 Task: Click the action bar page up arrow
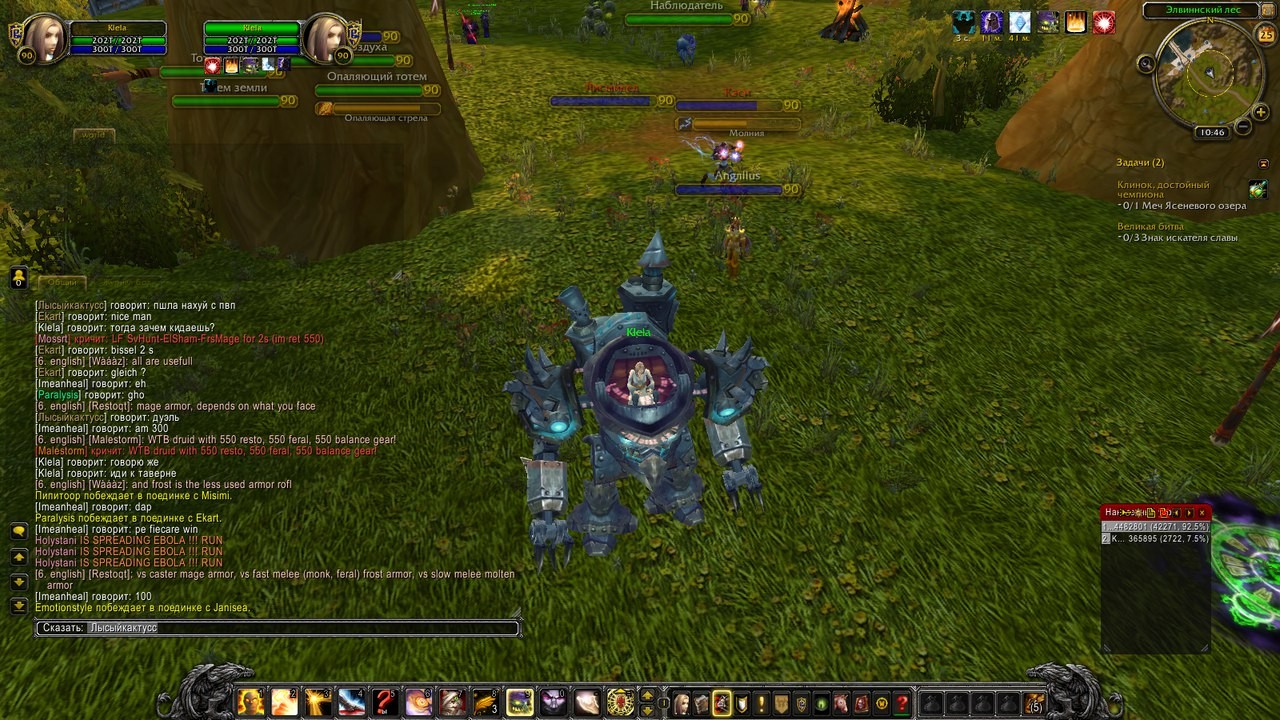click(647, 695)
